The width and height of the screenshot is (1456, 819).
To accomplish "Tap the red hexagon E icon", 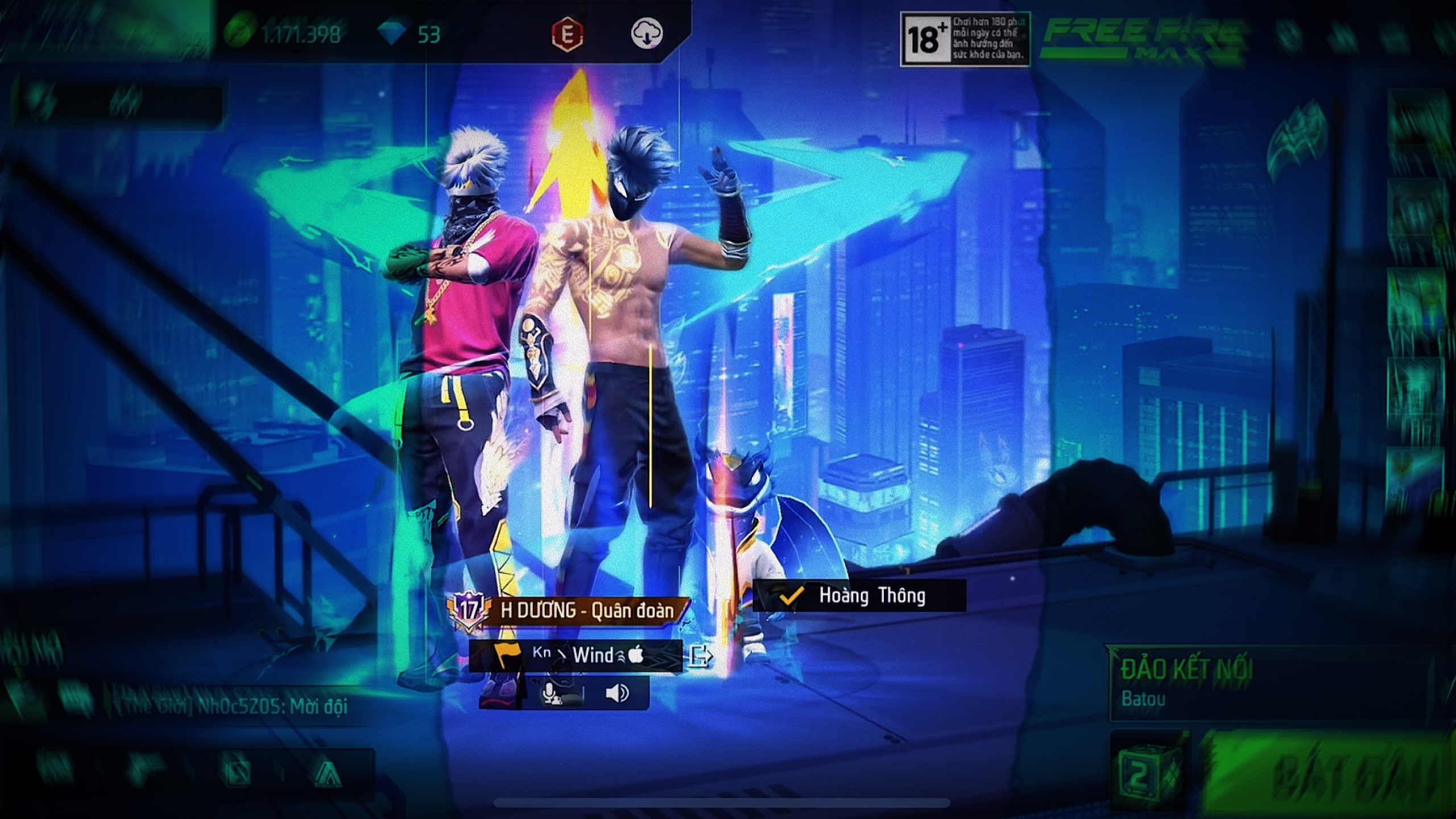I will tap(567, 35).
